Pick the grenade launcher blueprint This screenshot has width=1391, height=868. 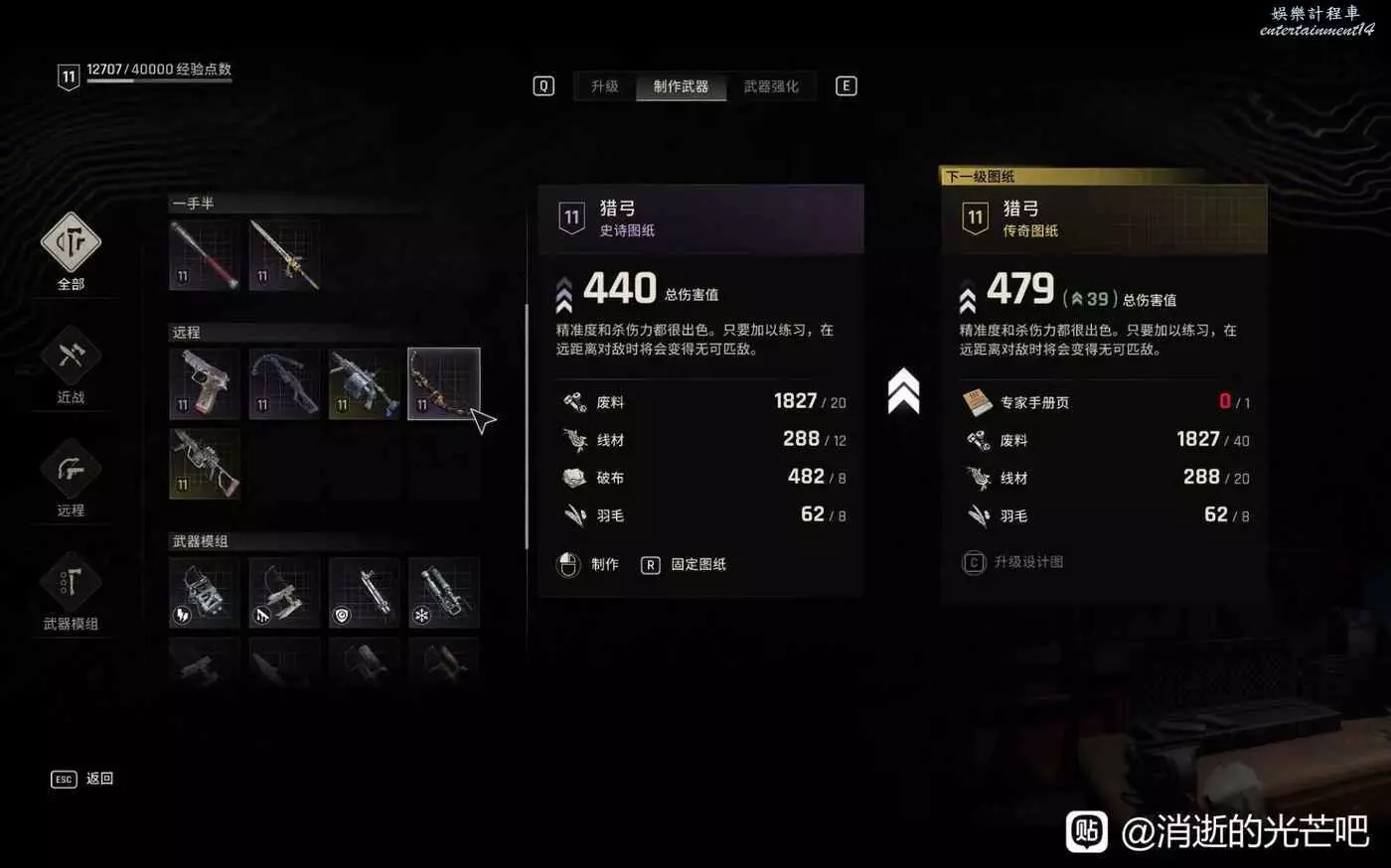tap(364, 383)
